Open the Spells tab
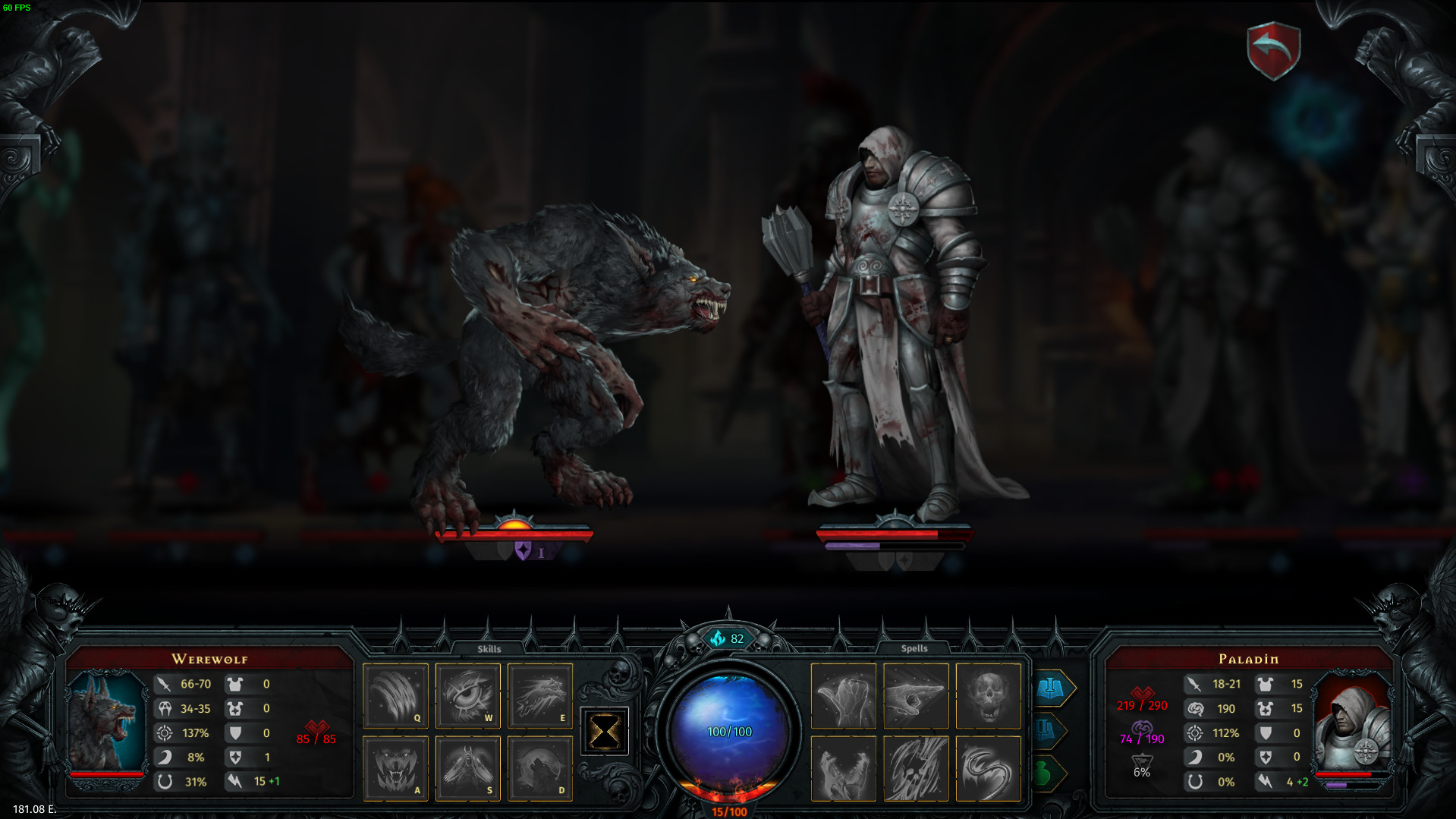1456x819 pixels. 914,648
